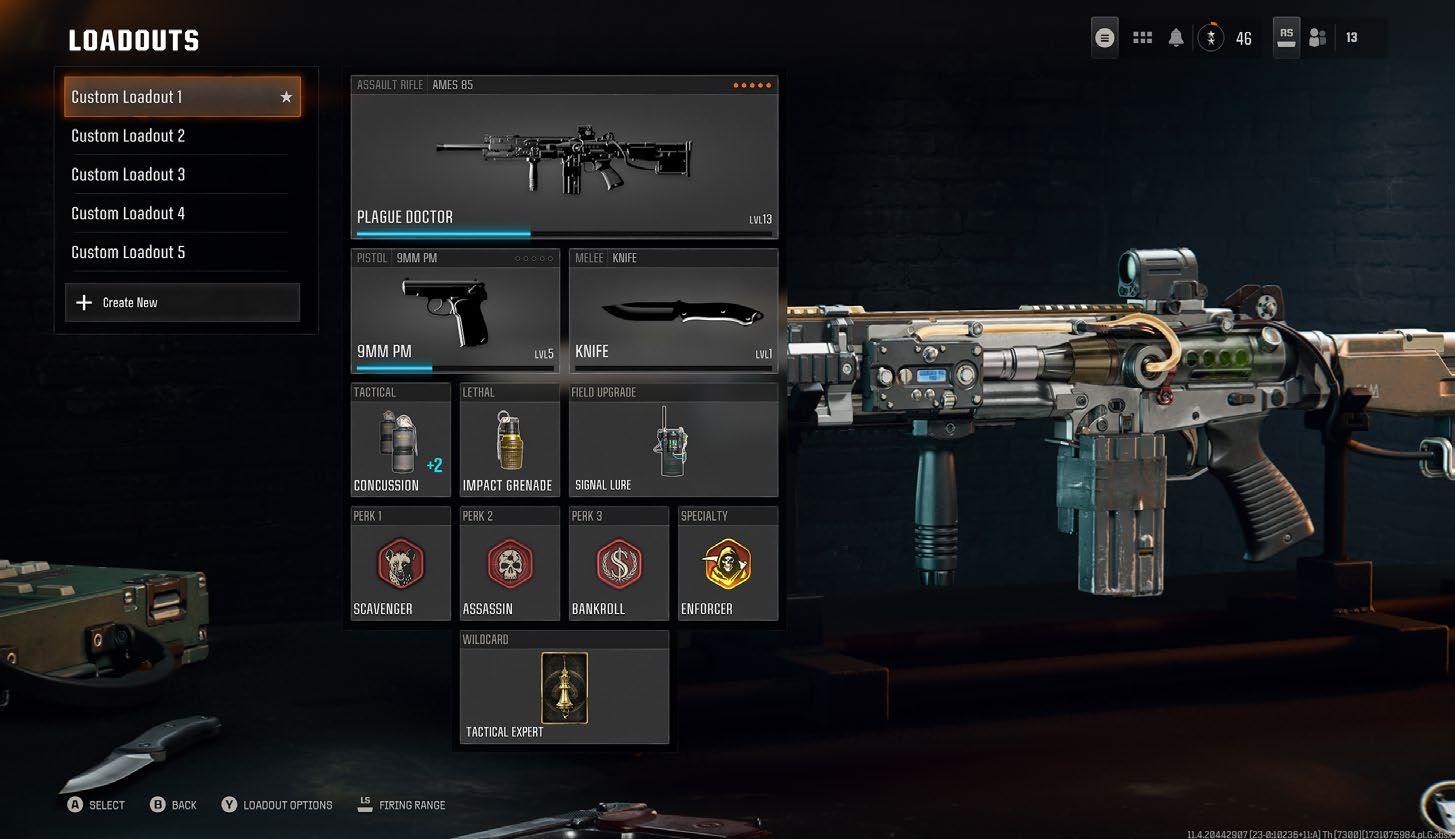The height and width of the screenshot is (839, 1455).
Task: Select the 9MM PM pistol slot
Action: point(455,311)
